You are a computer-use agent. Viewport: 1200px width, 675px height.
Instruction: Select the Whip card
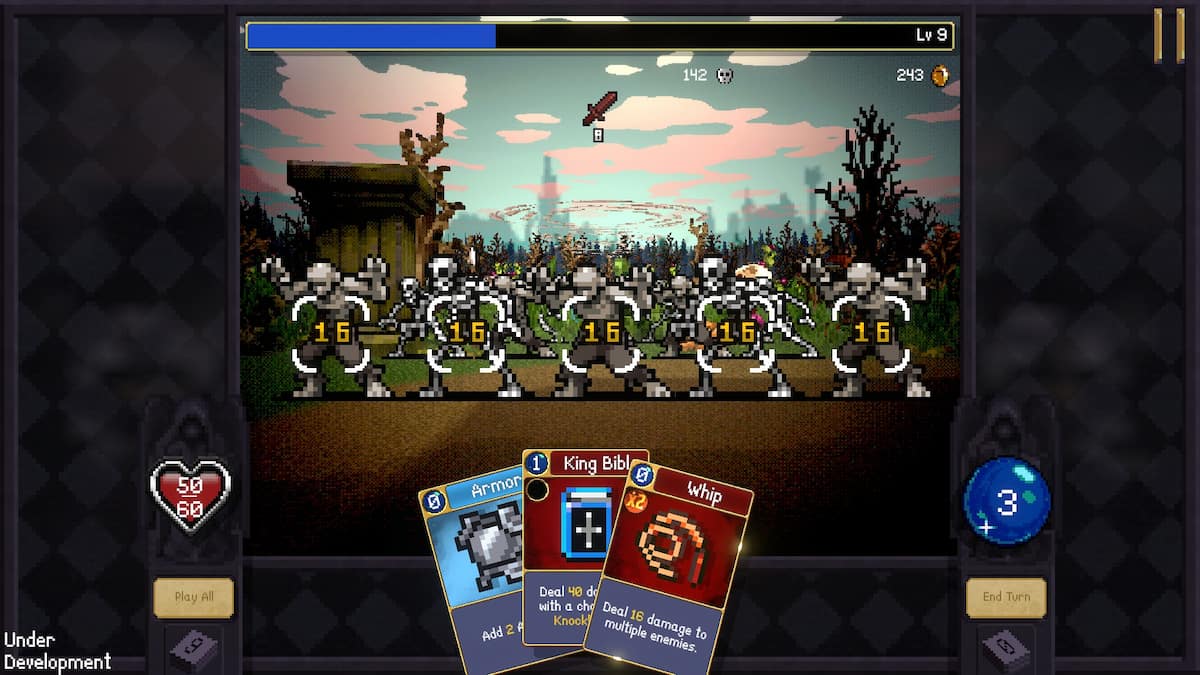coord(670,570)
